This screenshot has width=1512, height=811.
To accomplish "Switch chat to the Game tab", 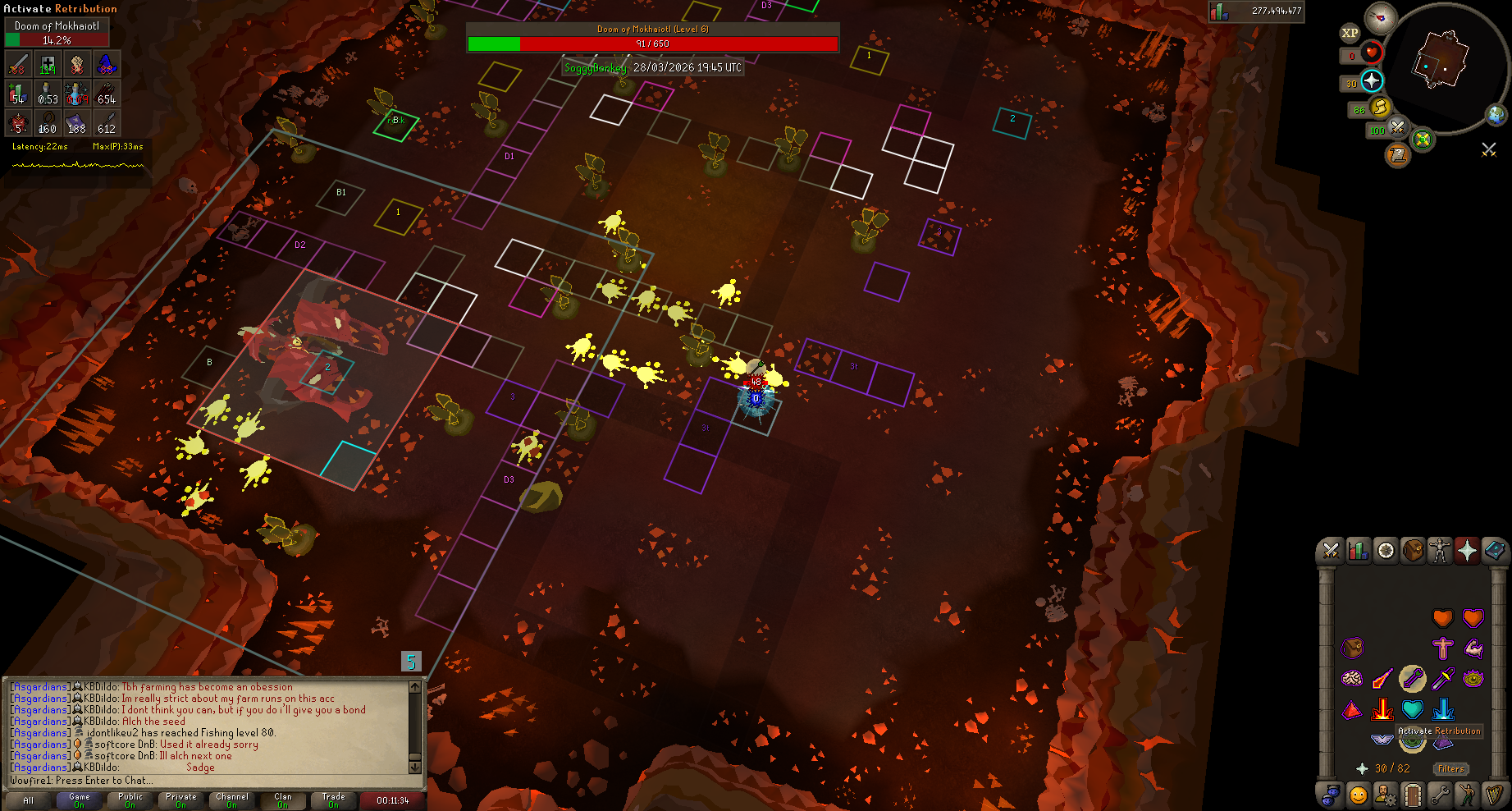I will [80, 800].
